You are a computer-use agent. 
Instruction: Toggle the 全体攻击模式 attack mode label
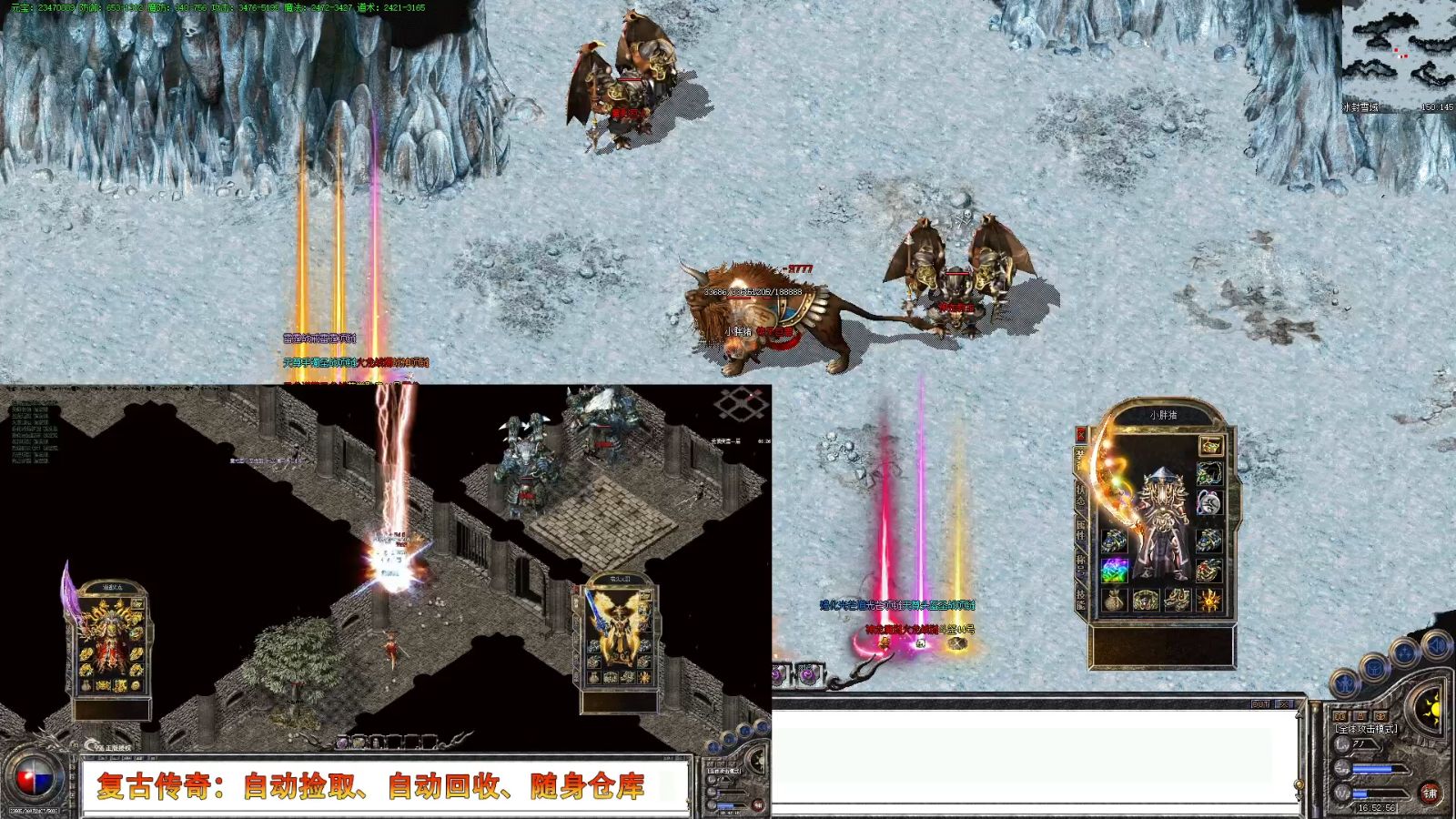point(1366,729)
